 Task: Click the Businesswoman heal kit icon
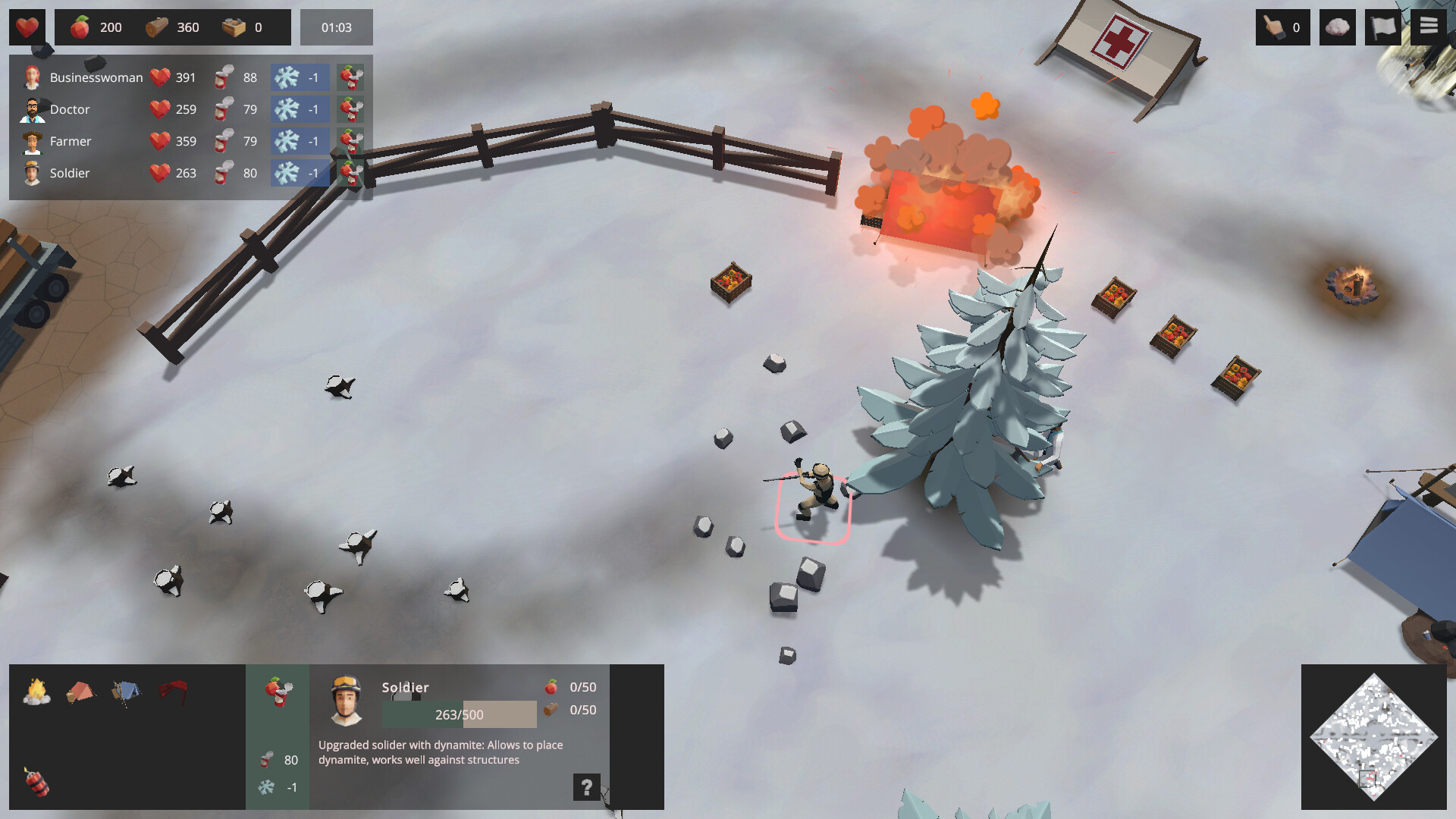click(x=350, y=77)
